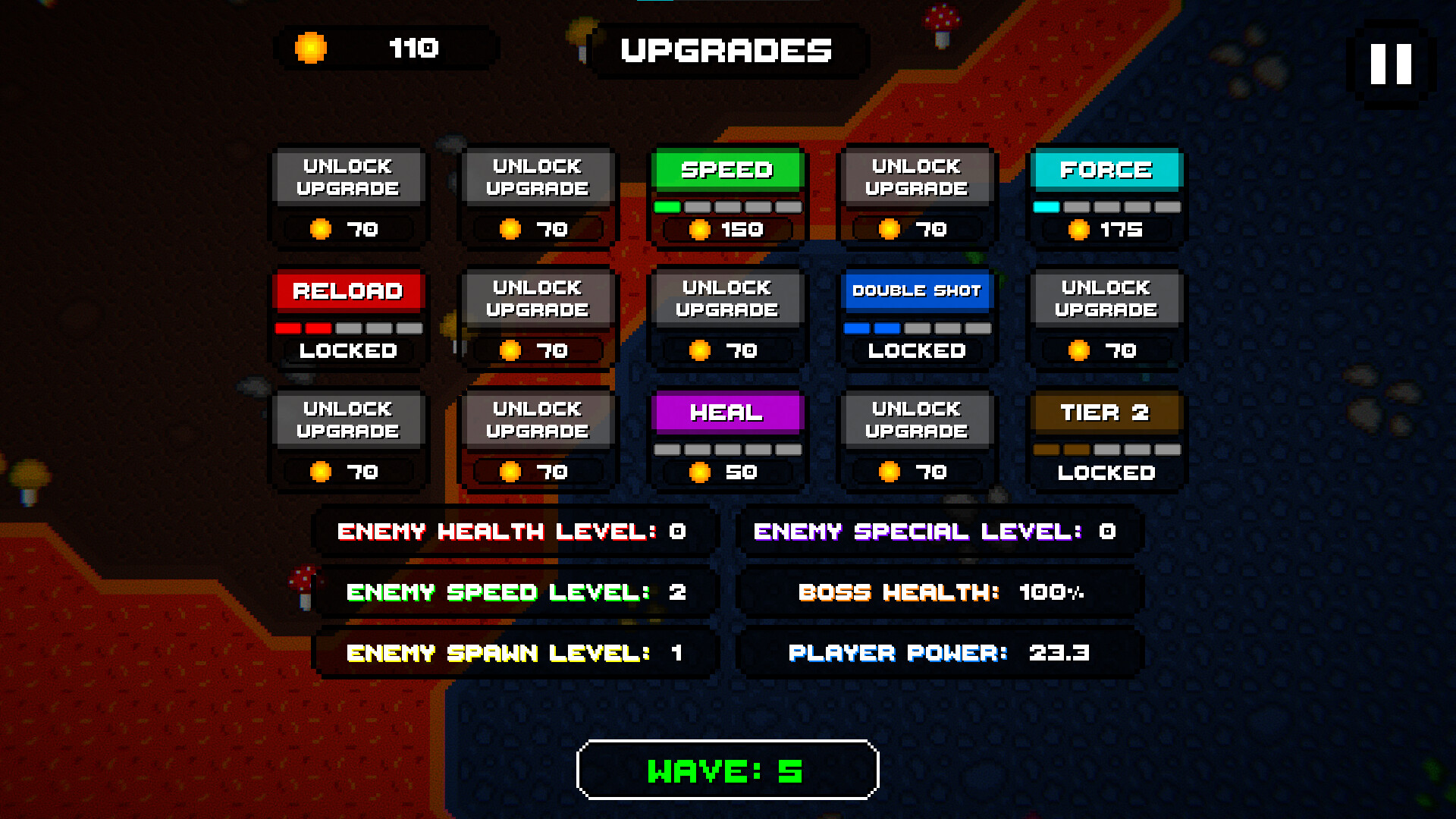Click the coin icon on the Heal upgrade
This screenshot has height=819, width=1456.
click(x=698, y=472)
